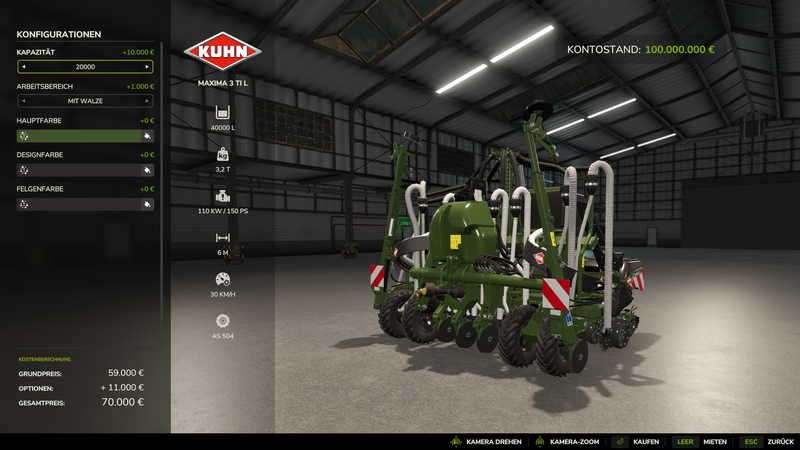
Task: Decrease Kapazität with the left arrow
Action: (x=23, y=67)
